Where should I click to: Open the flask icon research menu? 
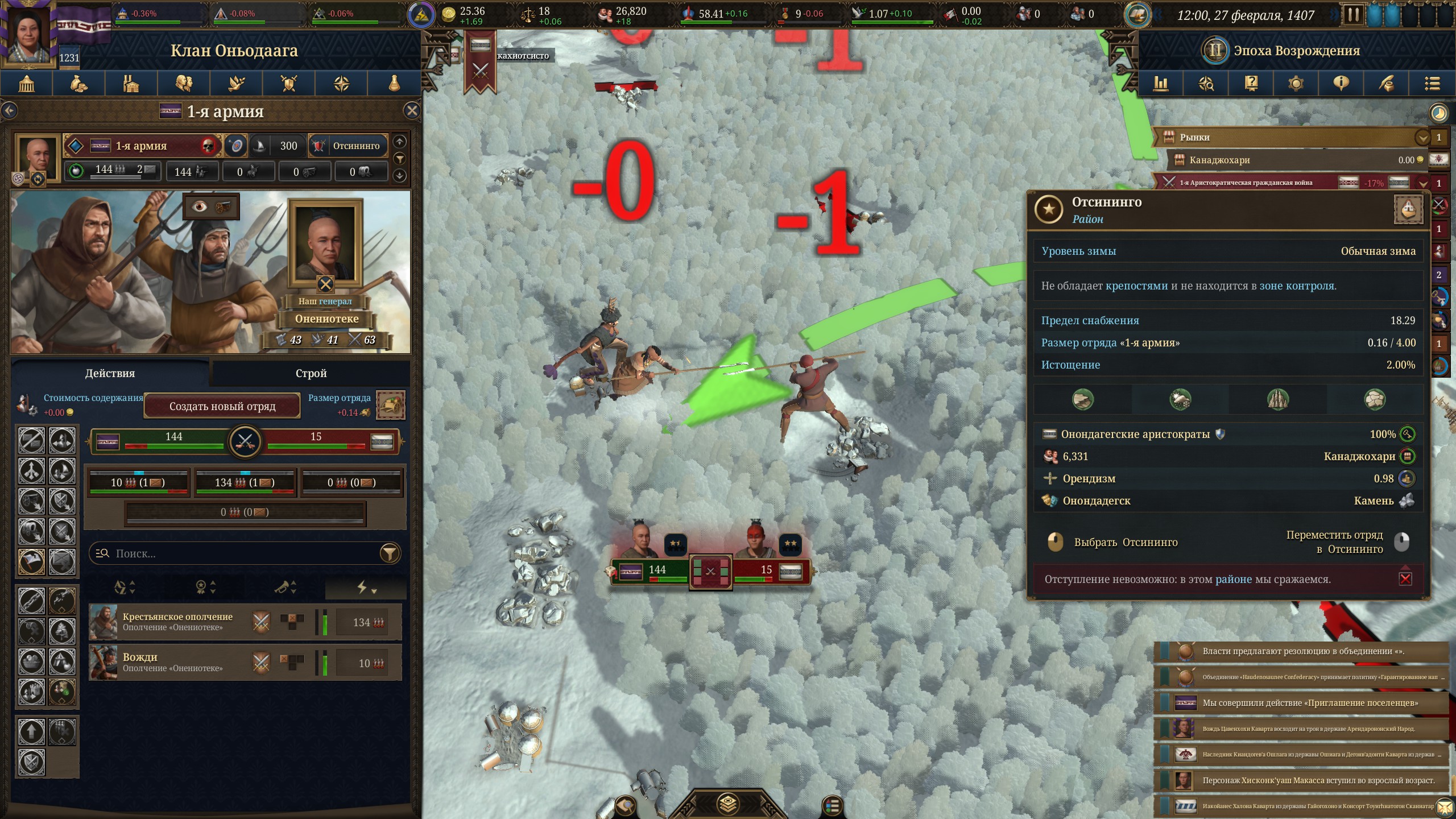394,84
